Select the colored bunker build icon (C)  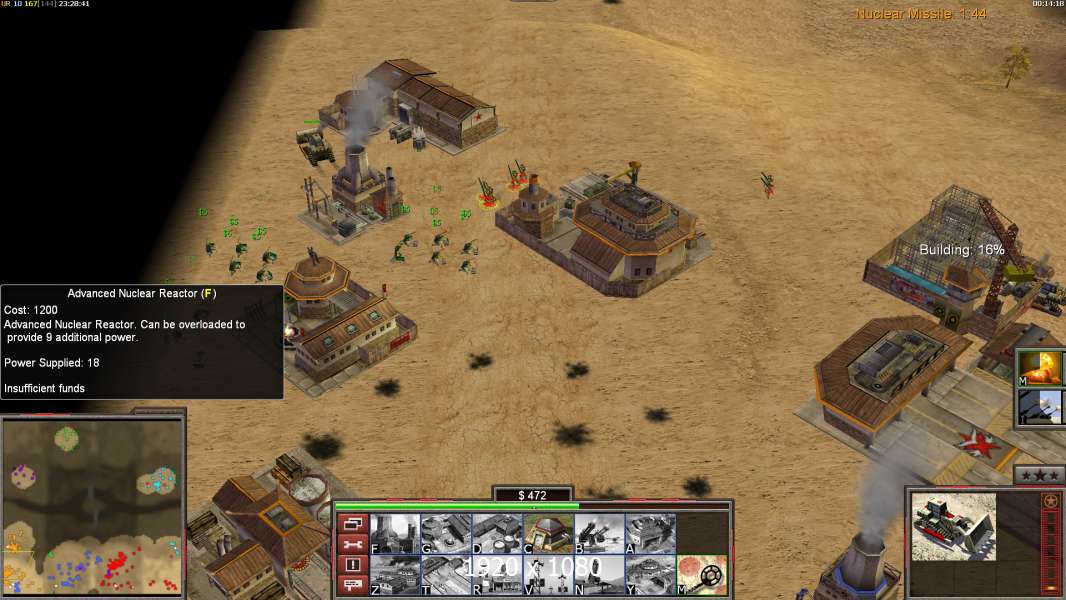548,533
